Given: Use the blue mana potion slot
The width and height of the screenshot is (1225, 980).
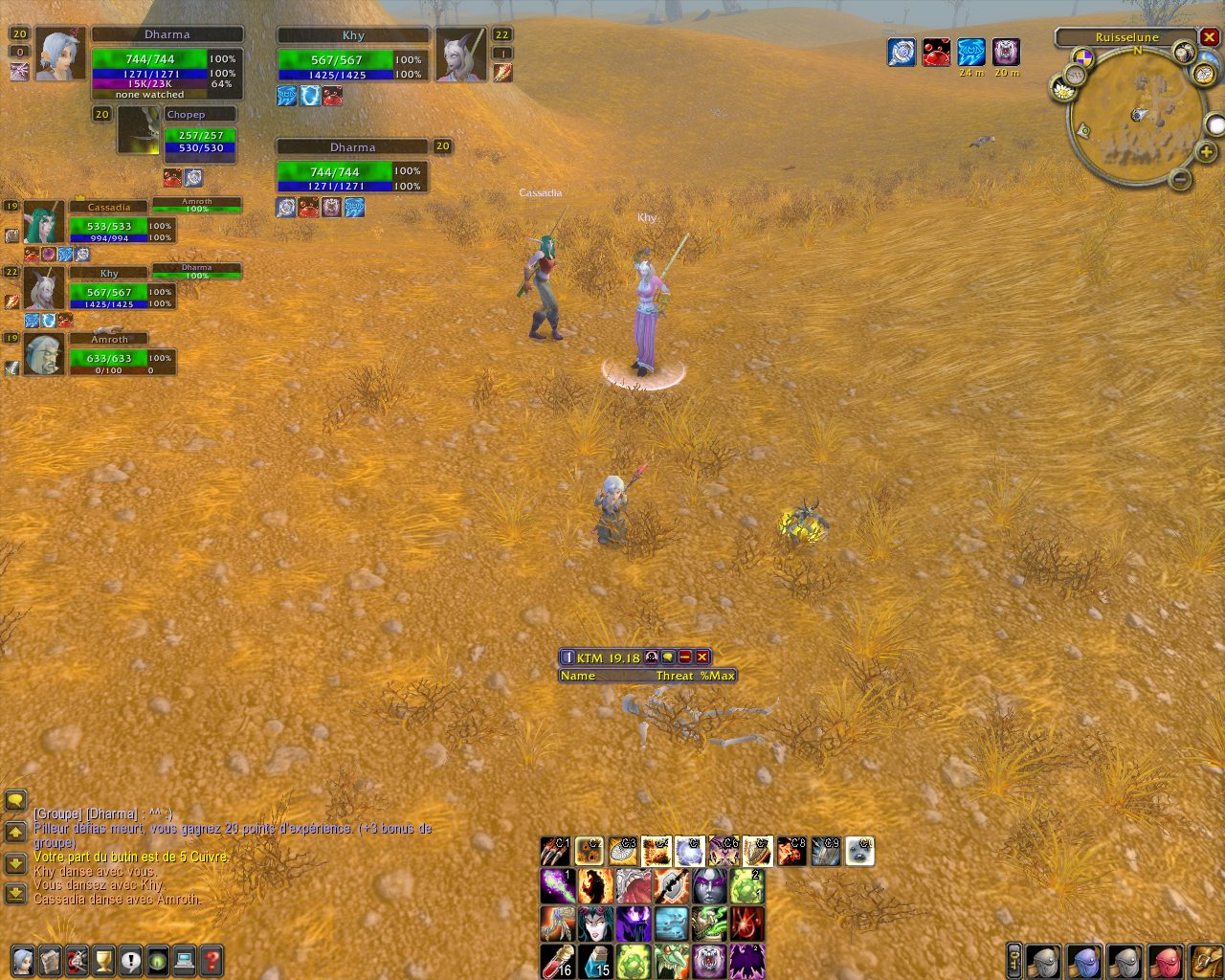Looking at the screenshot, I should point(594,961).
